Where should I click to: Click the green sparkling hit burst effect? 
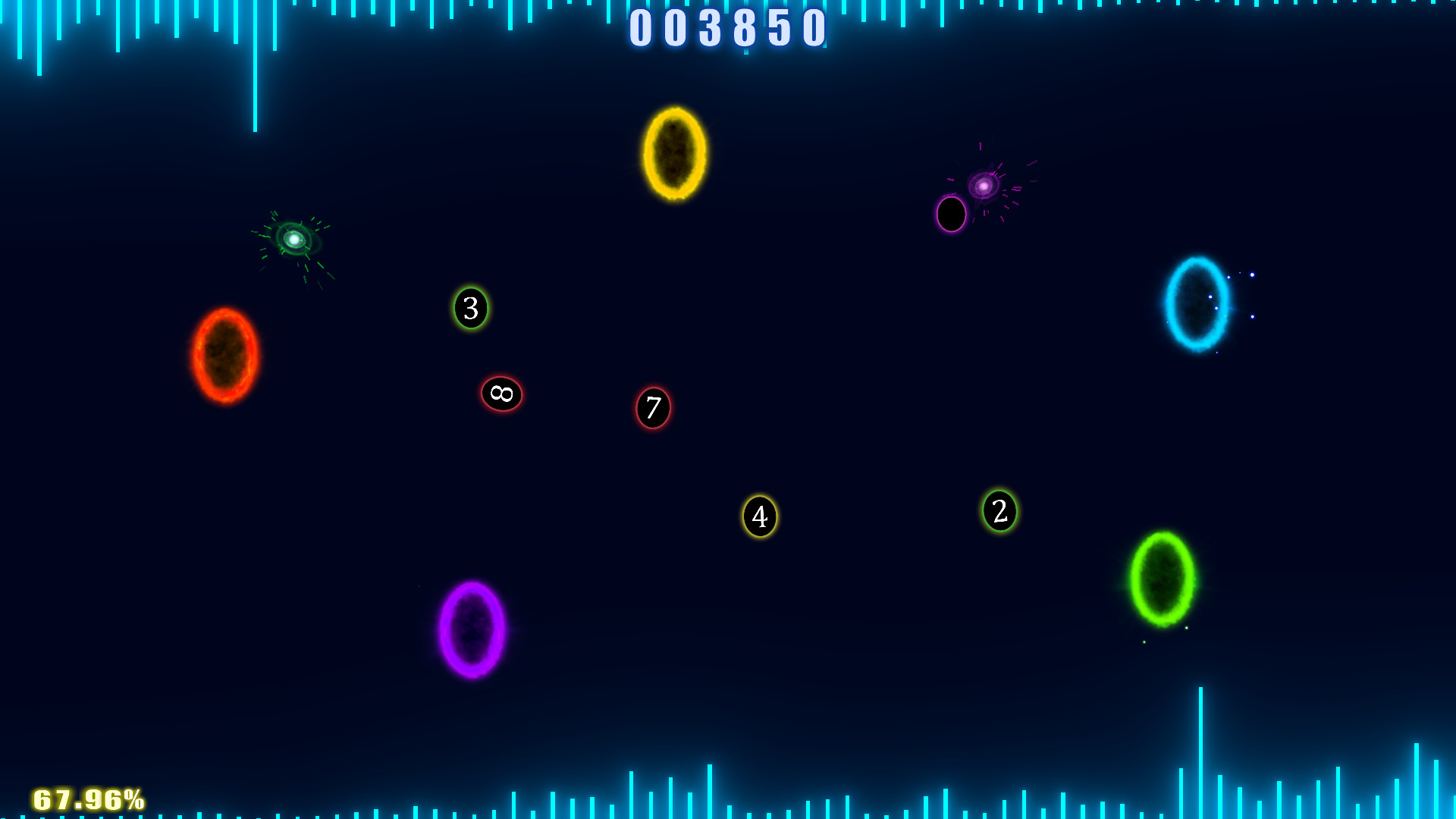pos(295,238)
